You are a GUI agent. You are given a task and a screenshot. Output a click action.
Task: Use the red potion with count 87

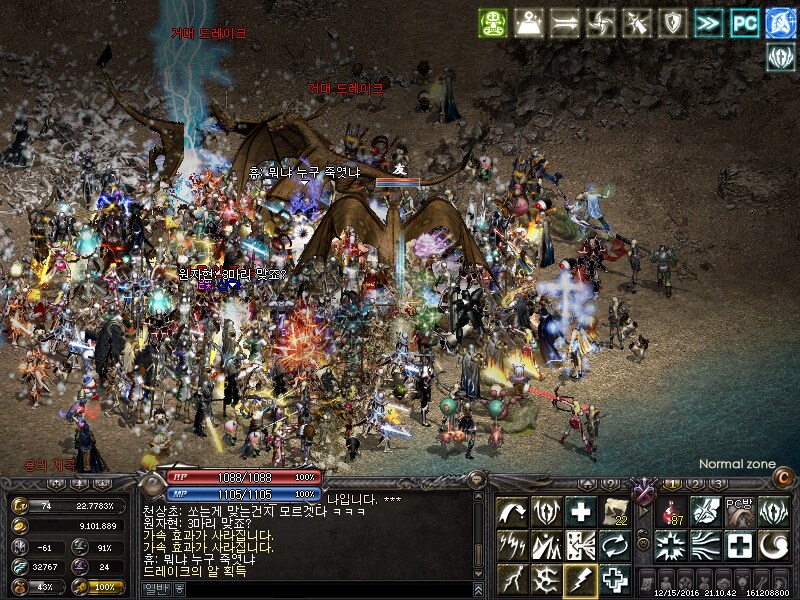(670, 511)
